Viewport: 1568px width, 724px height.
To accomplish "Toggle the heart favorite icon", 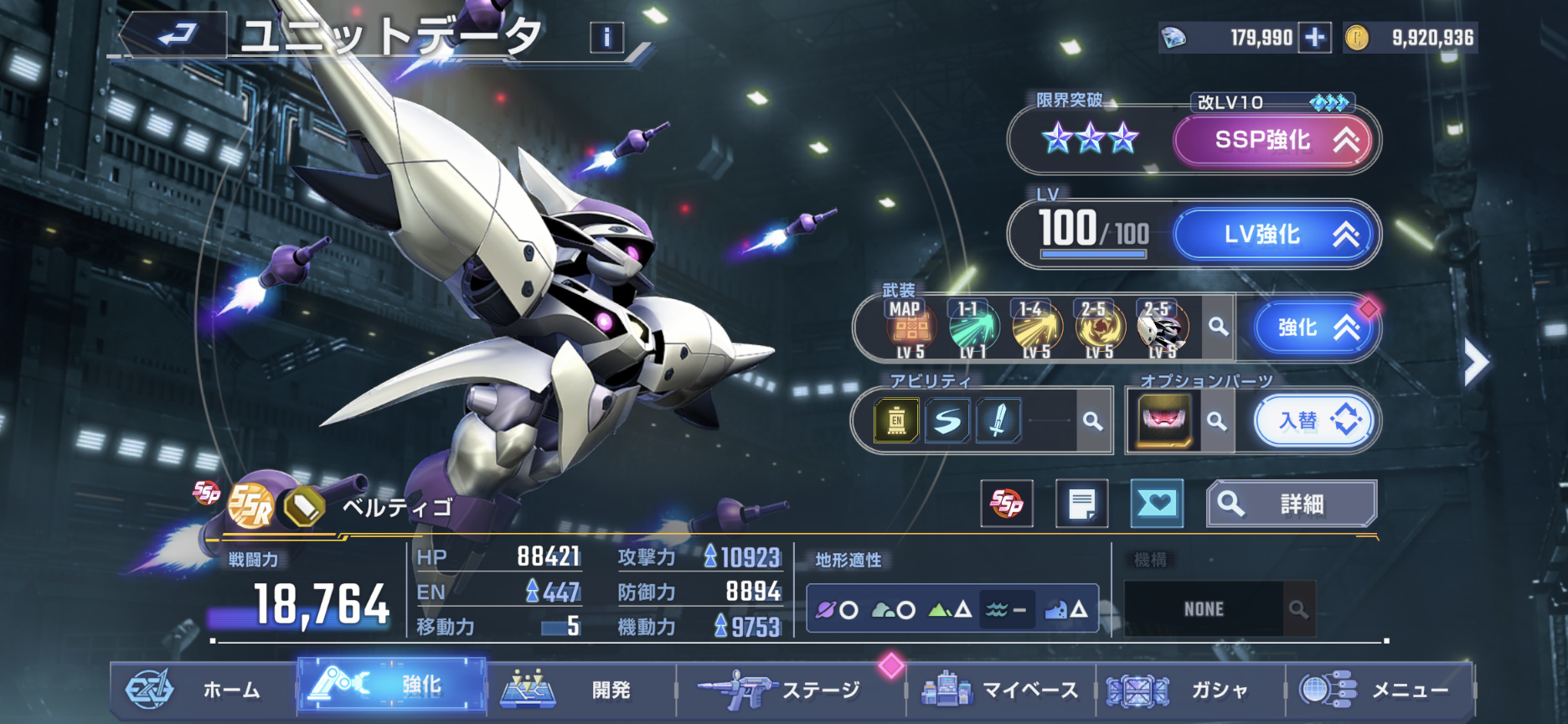I will coord(1157,504).
